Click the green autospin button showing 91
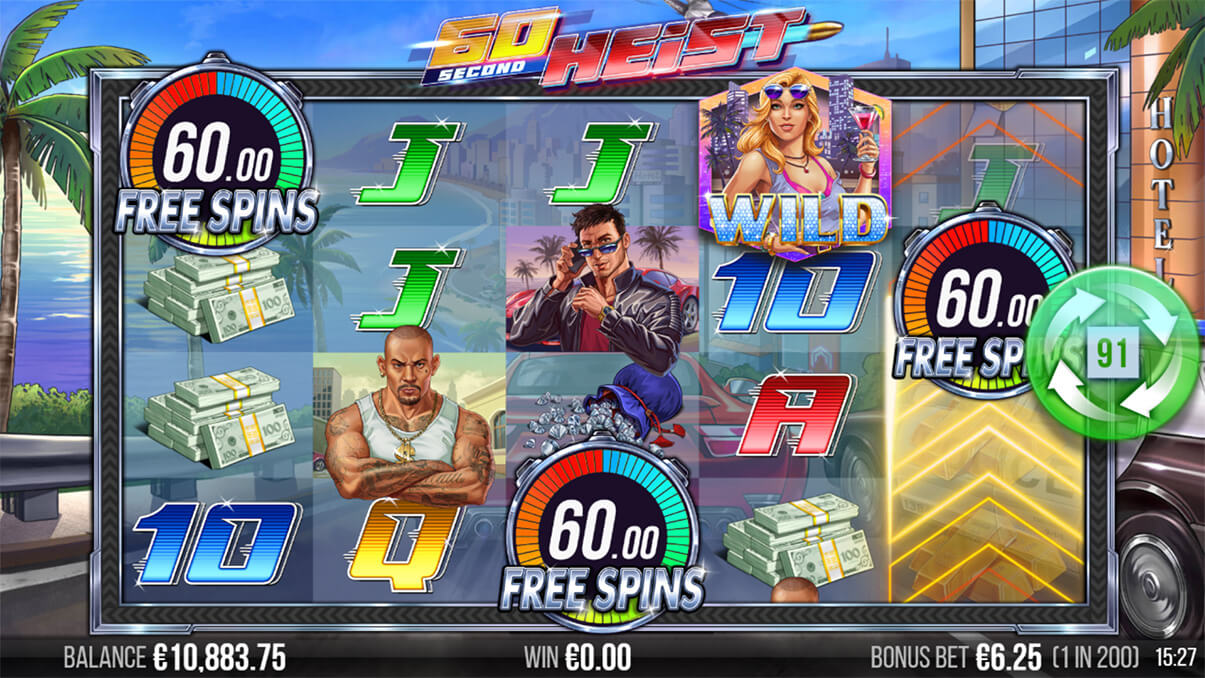1205x678 pixels. (x=1114, y=354)
